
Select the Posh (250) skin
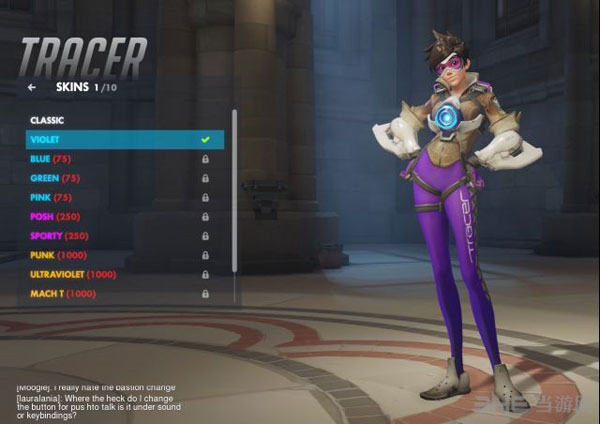[120, 217]
